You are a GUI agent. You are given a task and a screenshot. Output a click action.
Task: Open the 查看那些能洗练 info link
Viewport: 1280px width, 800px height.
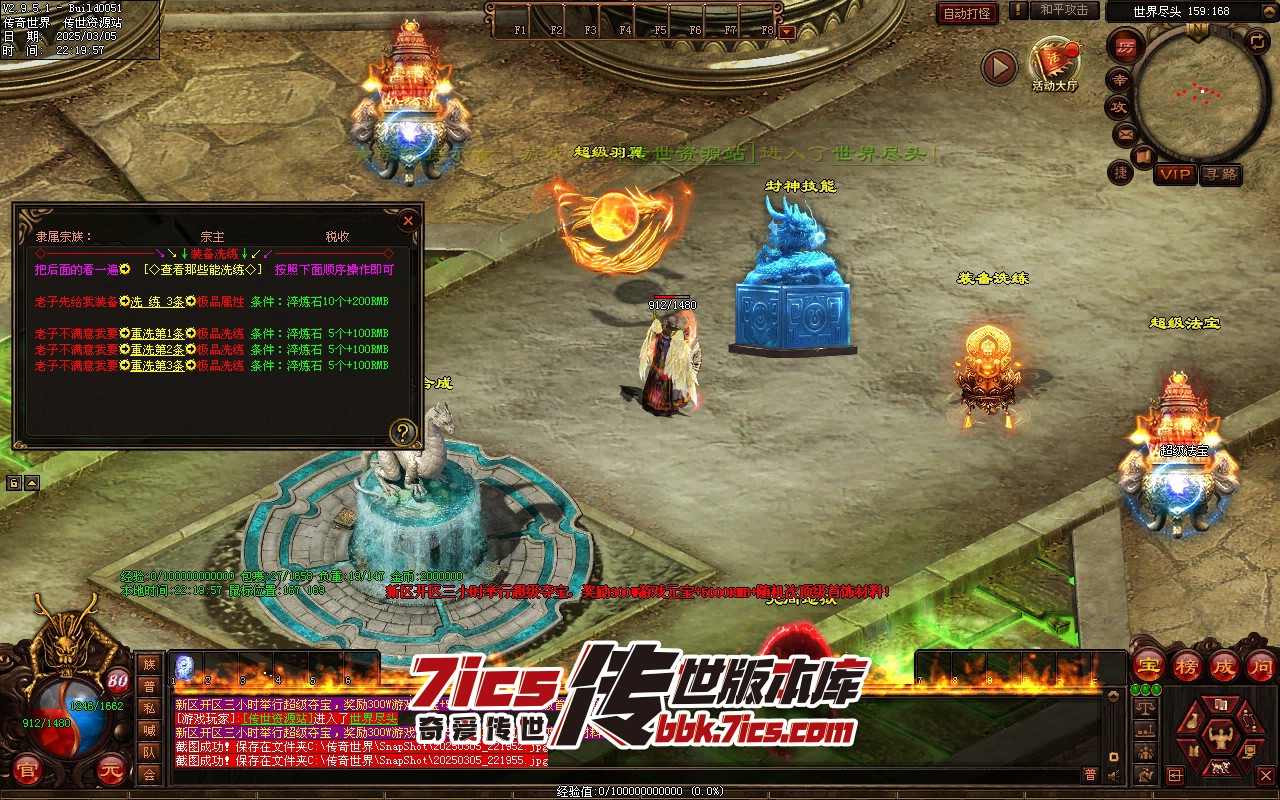pyautogui.click(x=202, y=269)
